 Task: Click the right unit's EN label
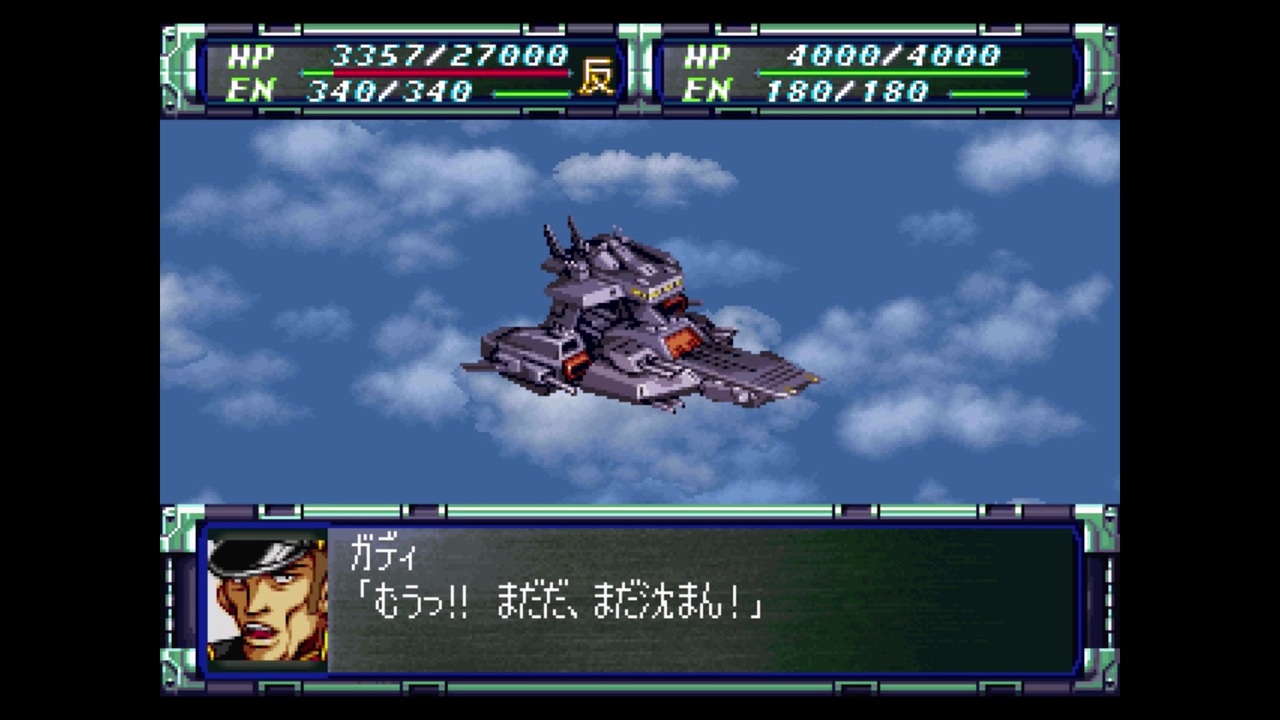click(x=706, y=91)
